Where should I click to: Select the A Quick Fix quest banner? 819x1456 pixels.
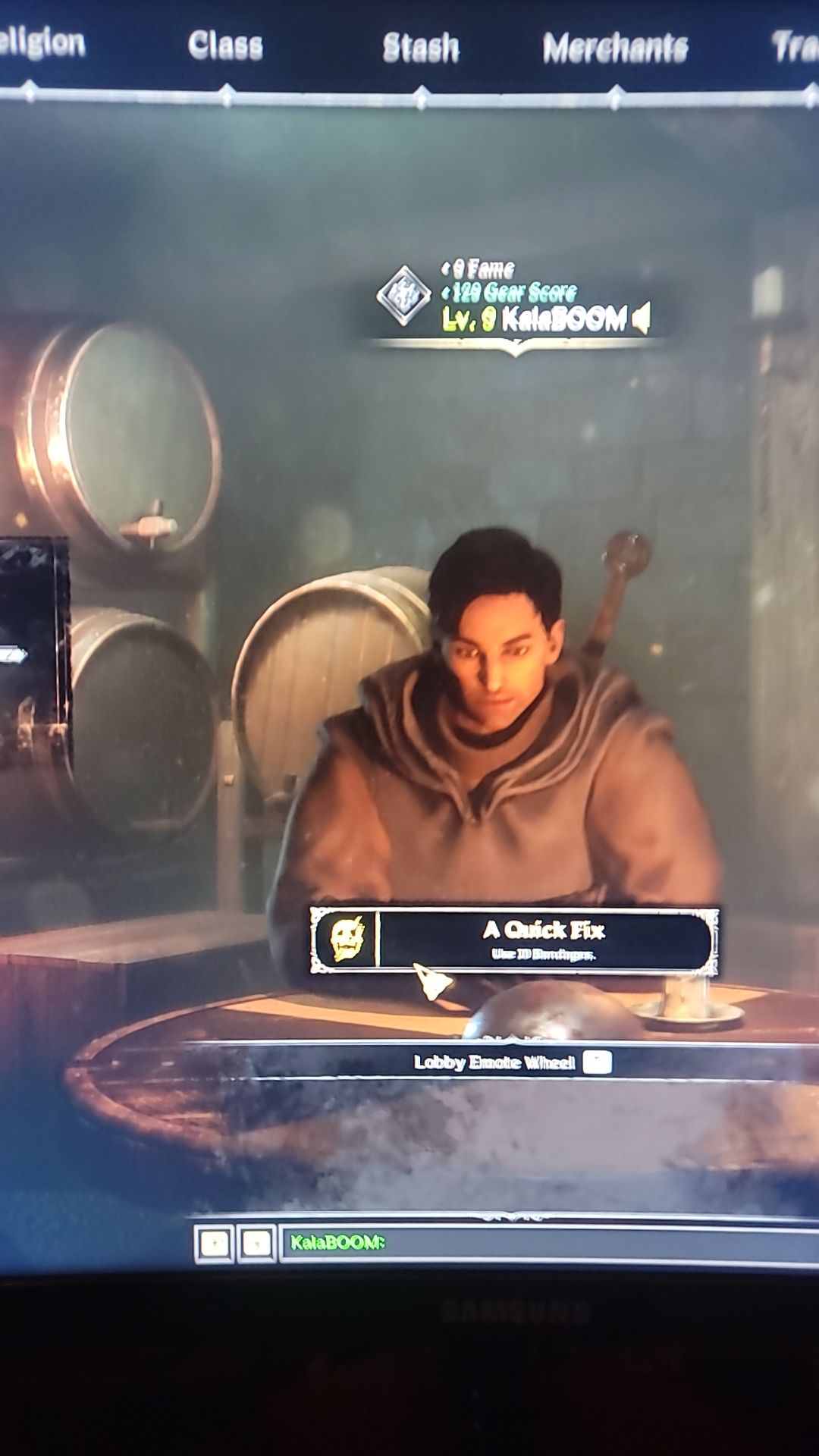(543, 939)
